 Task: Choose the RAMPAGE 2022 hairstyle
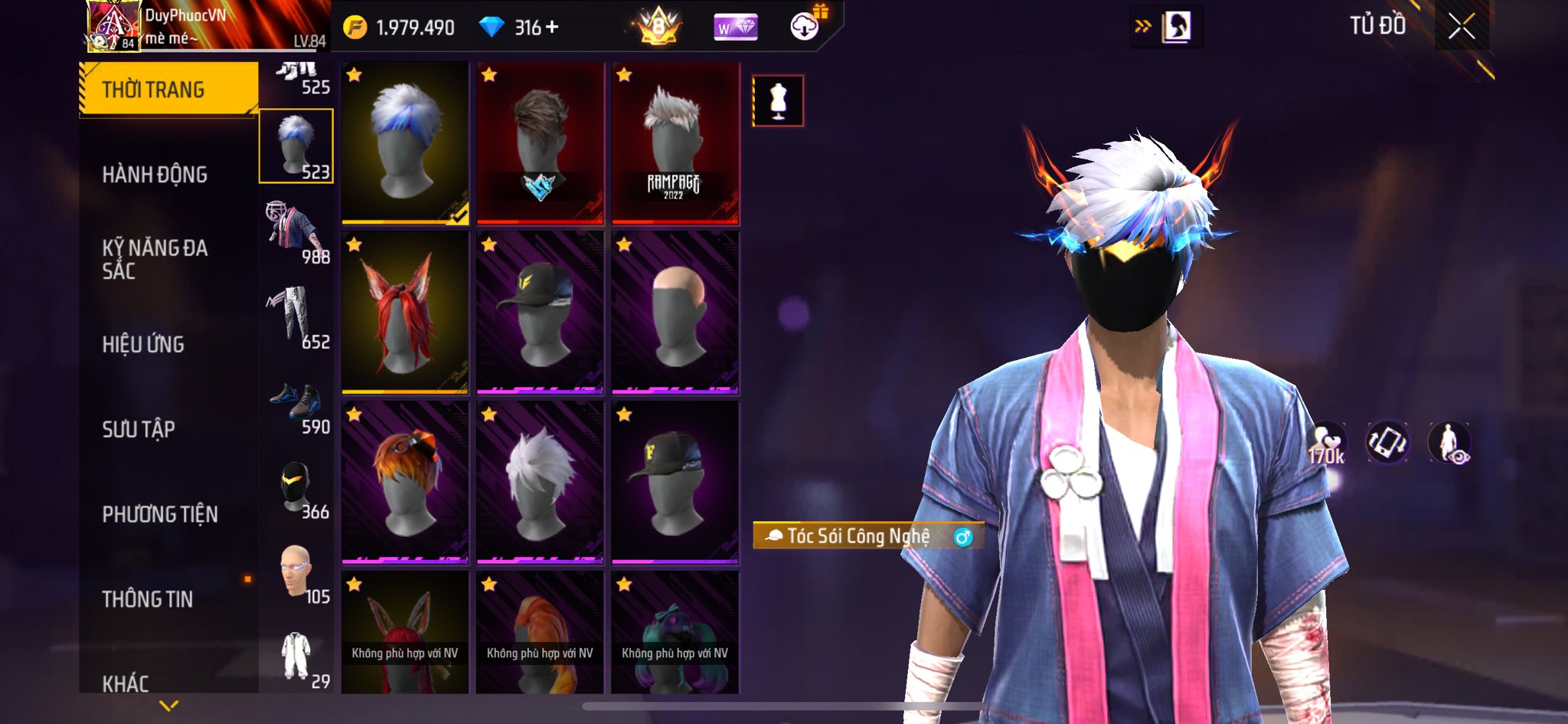tap(675, 144)
